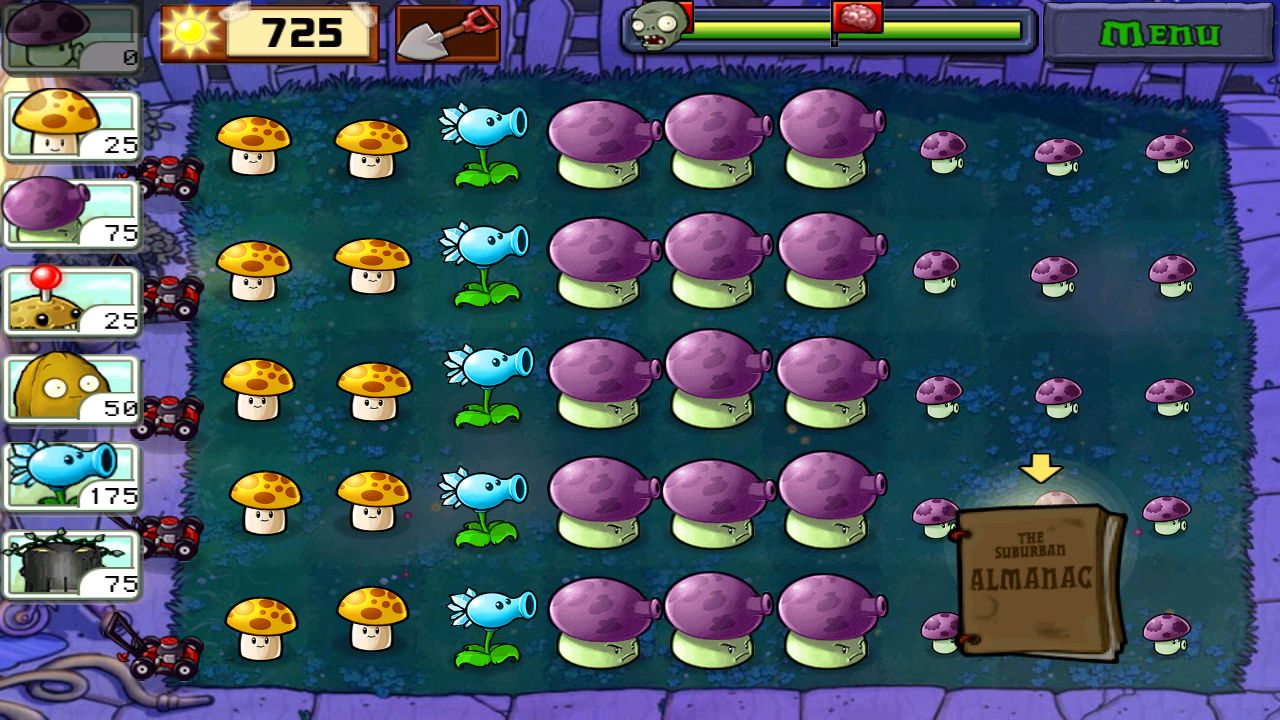The width and height of the screenshot is (1280, 720).
Task: Open the Menu
Action: 1160,35
